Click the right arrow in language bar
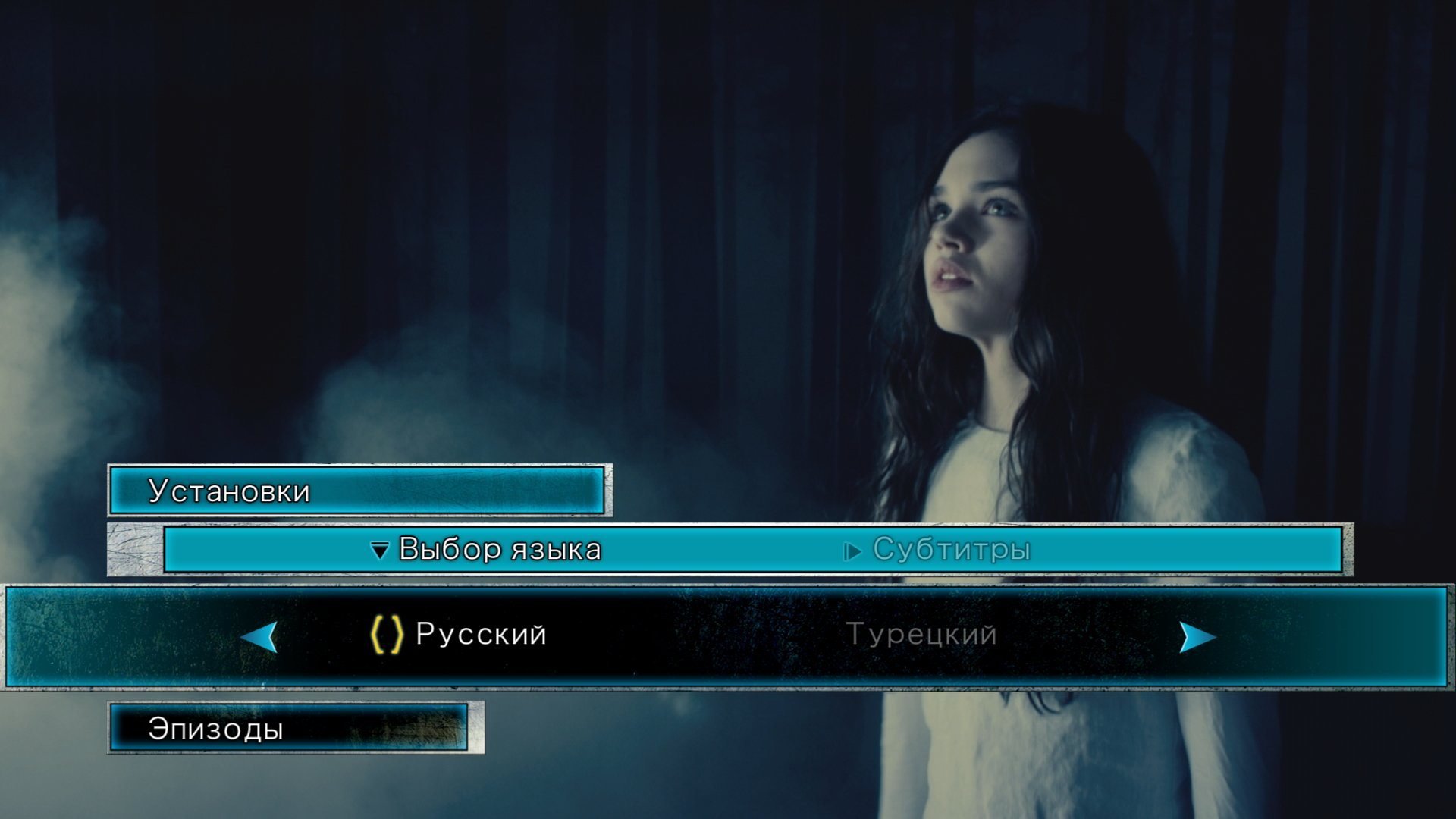The image size is (1456, 819). 1197,637
